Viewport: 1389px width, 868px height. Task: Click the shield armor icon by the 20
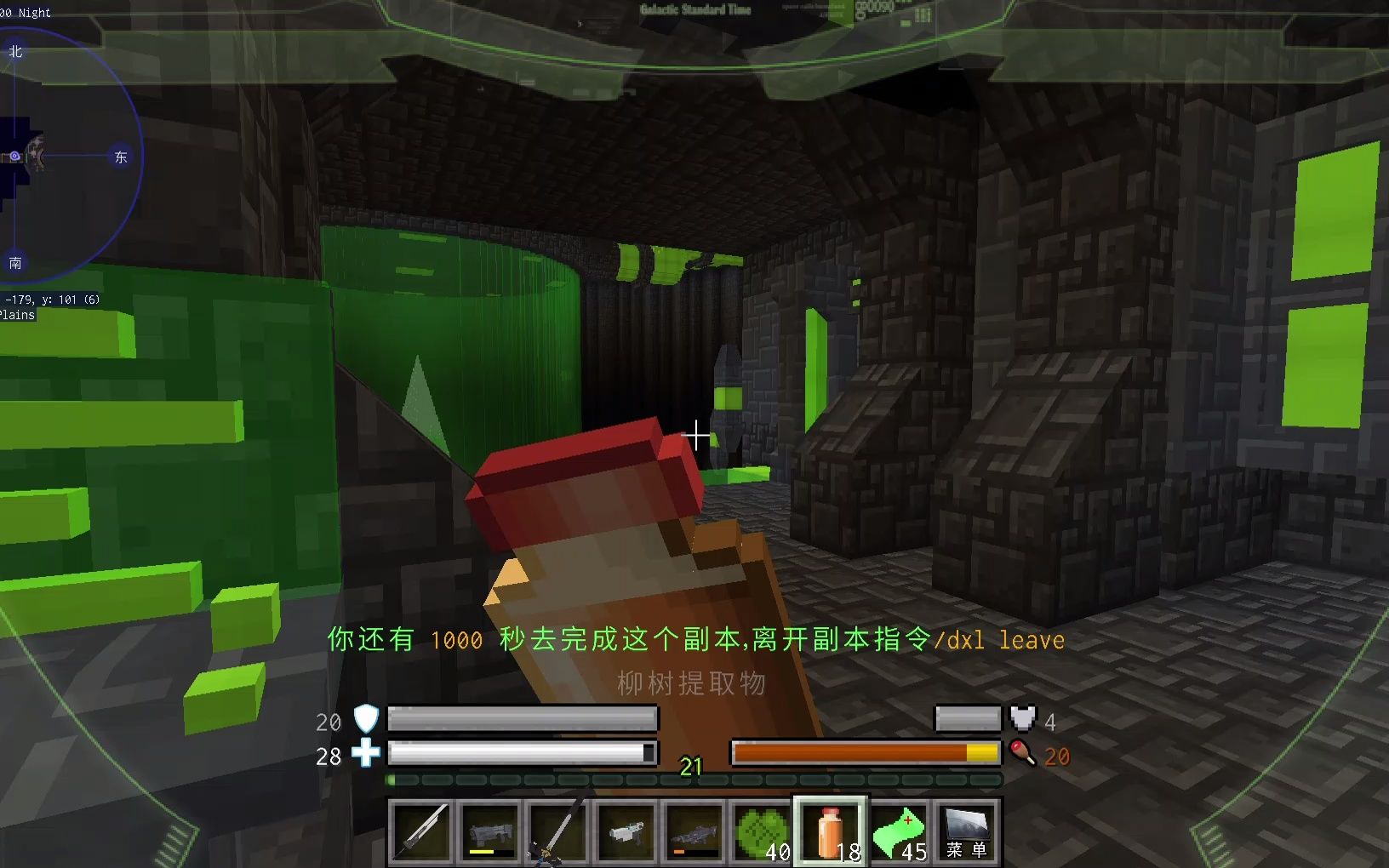click(364, 721)
